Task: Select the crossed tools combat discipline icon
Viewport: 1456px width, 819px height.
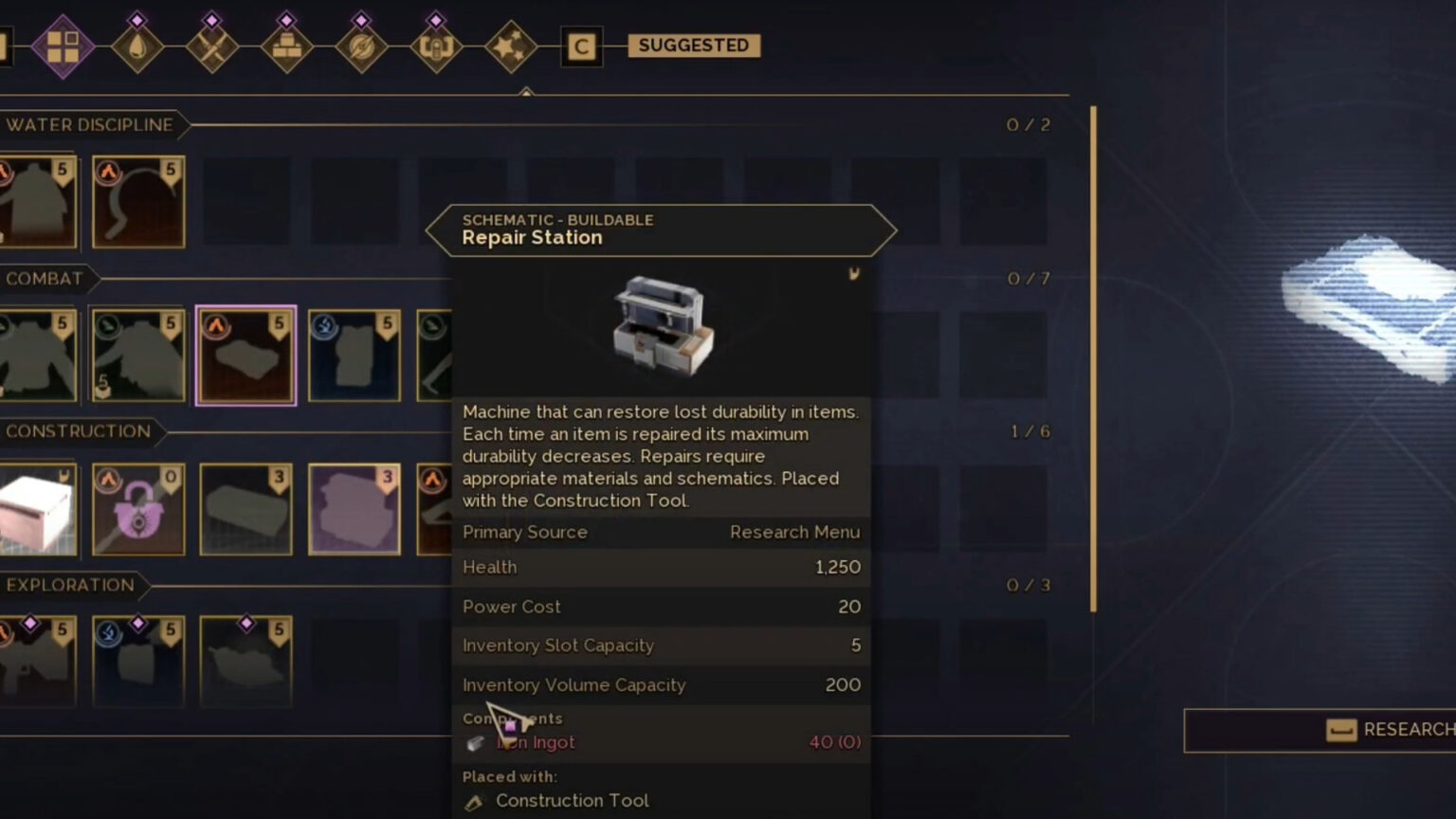Action: (x=213, y=45)
